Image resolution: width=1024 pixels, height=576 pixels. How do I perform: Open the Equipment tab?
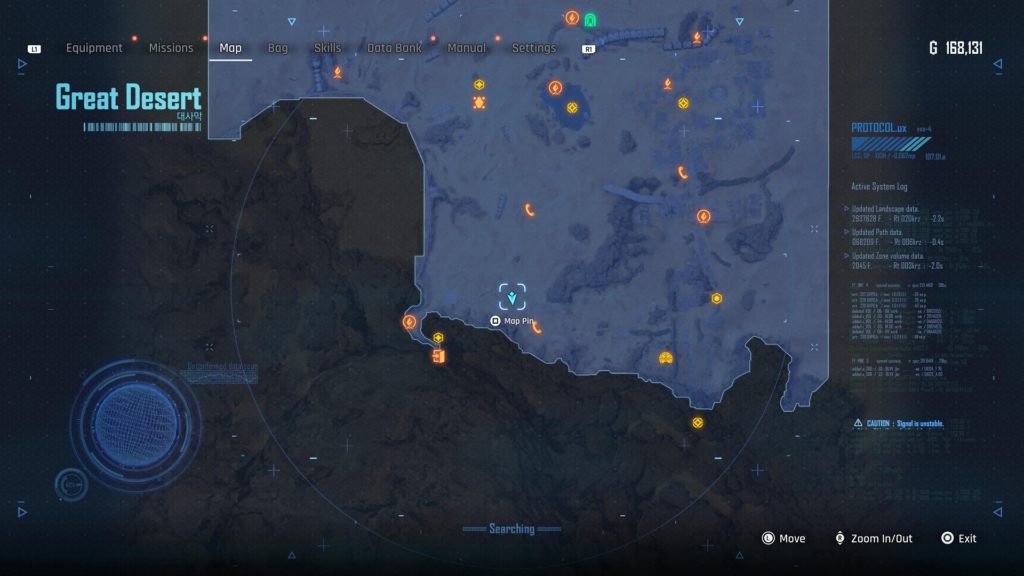click(94, 48)
